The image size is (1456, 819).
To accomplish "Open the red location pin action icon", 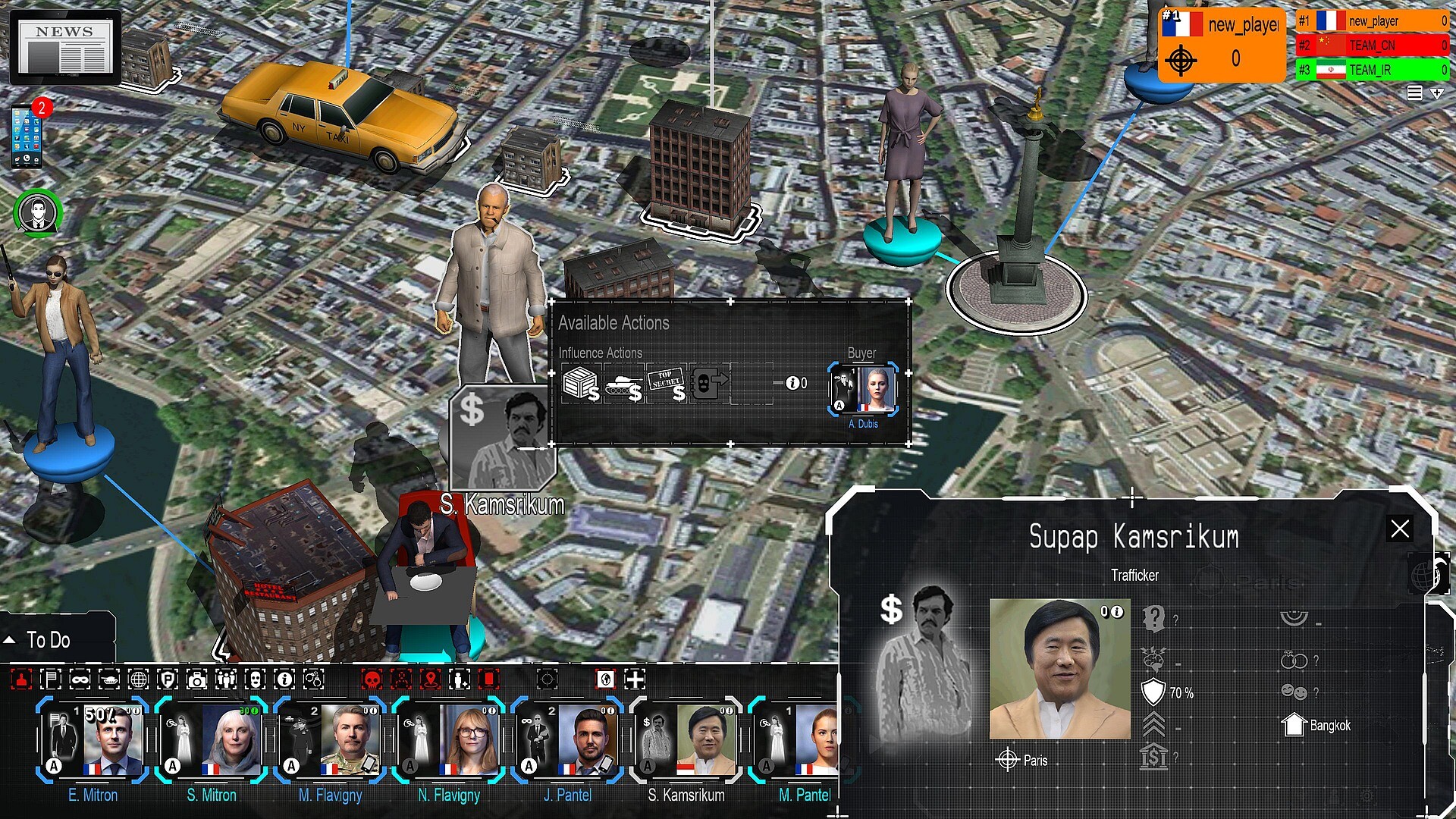I will pos(429,680).
